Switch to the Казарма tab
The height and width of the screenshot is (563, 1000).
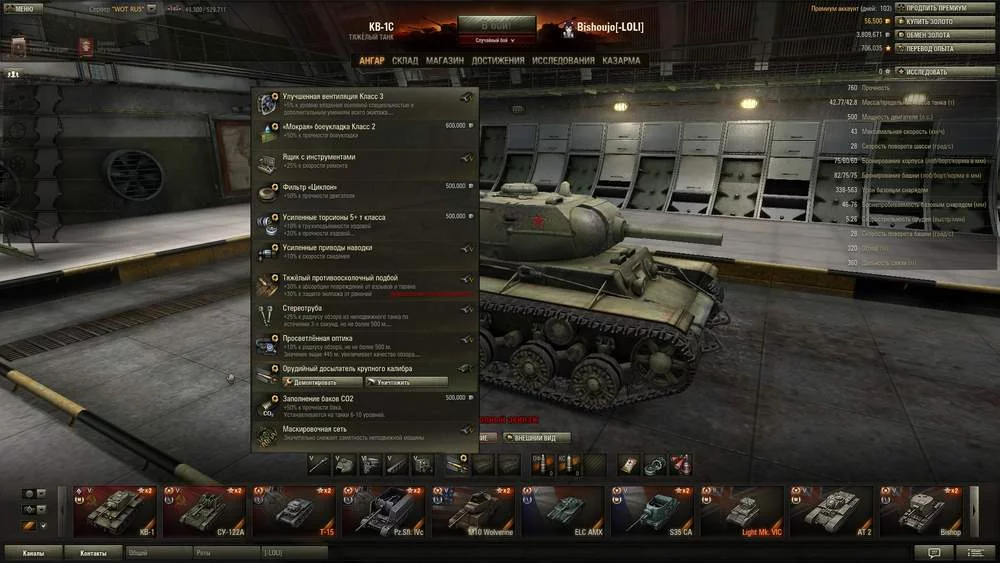622,60
